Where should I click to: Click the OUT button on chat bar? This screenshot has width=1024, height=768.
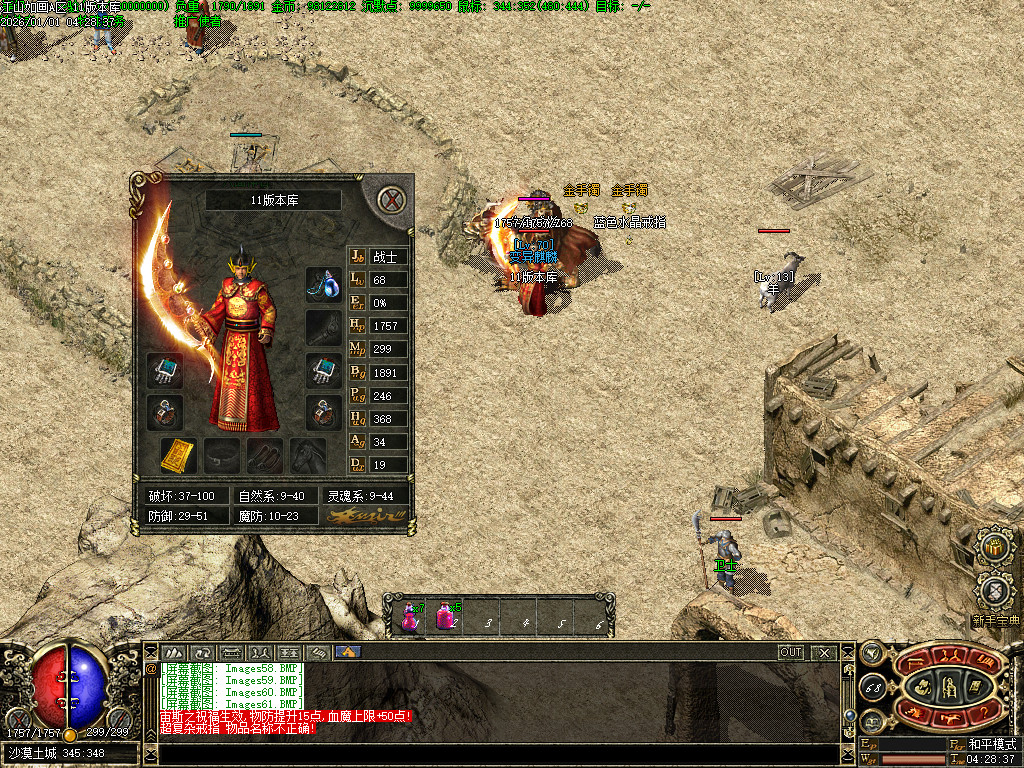(x=791, y=652)
